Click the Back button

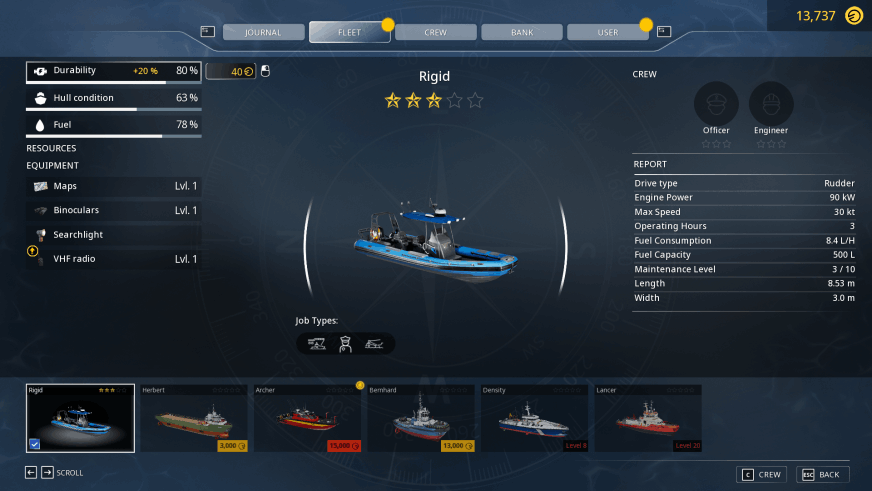click(x=822, y=474)
